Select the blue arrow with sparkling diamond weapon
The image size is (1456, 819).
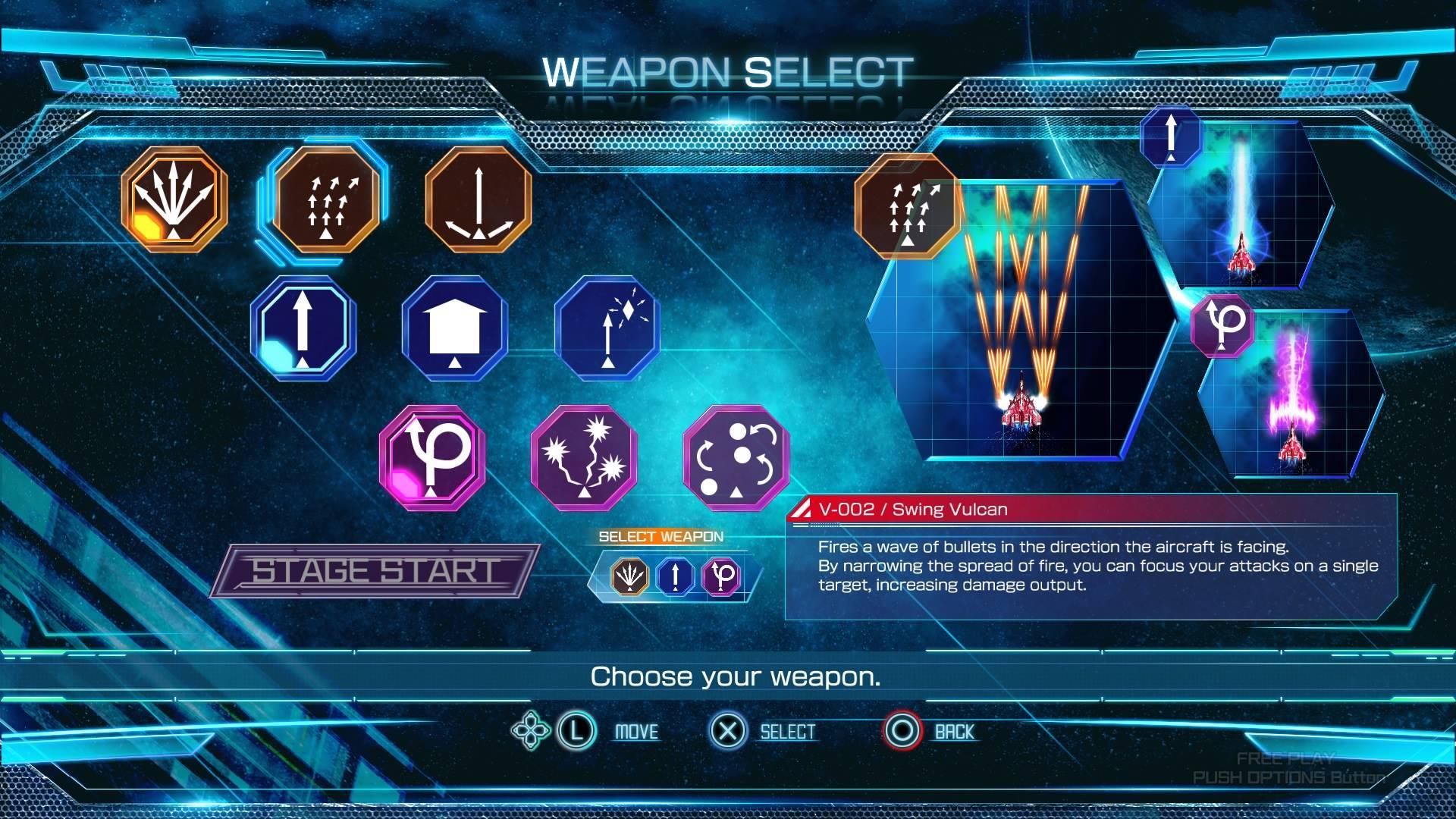pos(607,328)
